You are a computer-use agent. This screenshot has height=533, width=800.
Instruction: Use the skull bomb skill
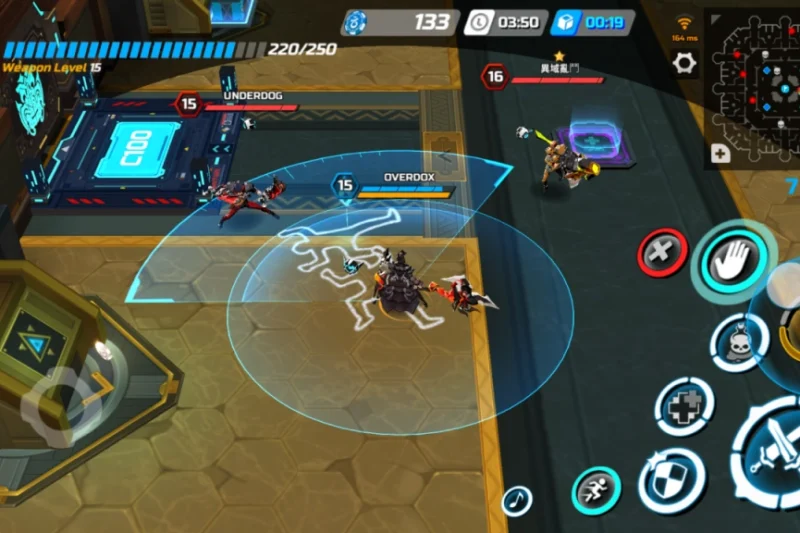tap(739, 343)
